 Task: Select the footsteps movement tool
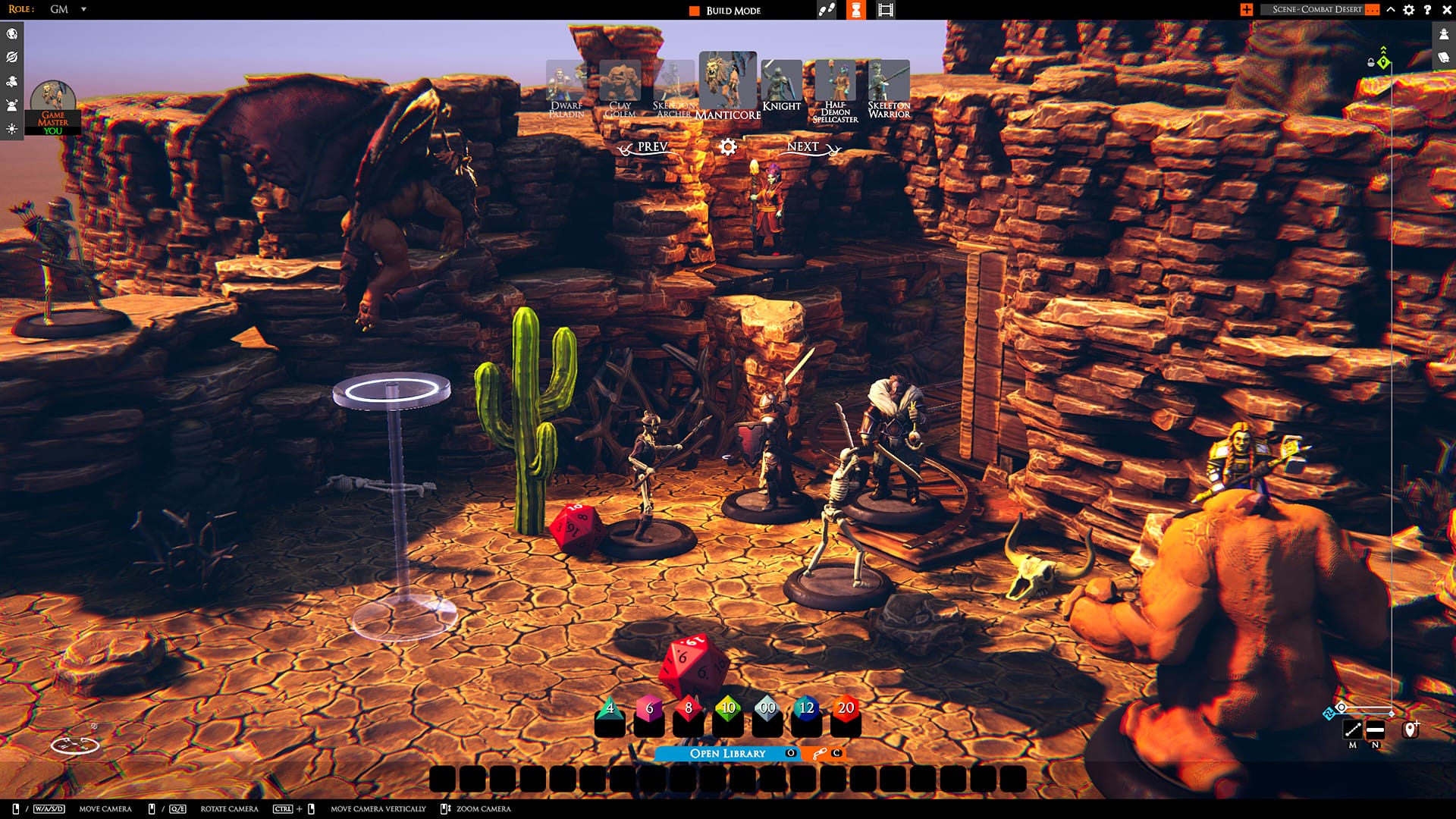pyautogui.click(x=826, y=10)
